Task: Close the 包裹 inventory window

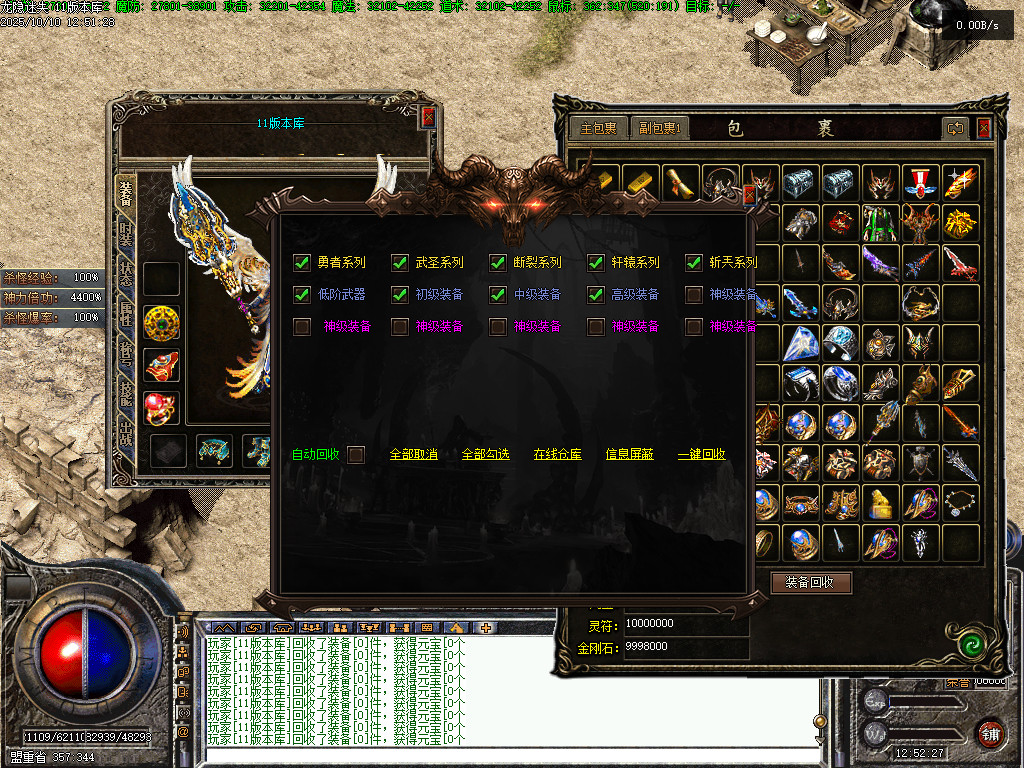Action: coord(984,128)
